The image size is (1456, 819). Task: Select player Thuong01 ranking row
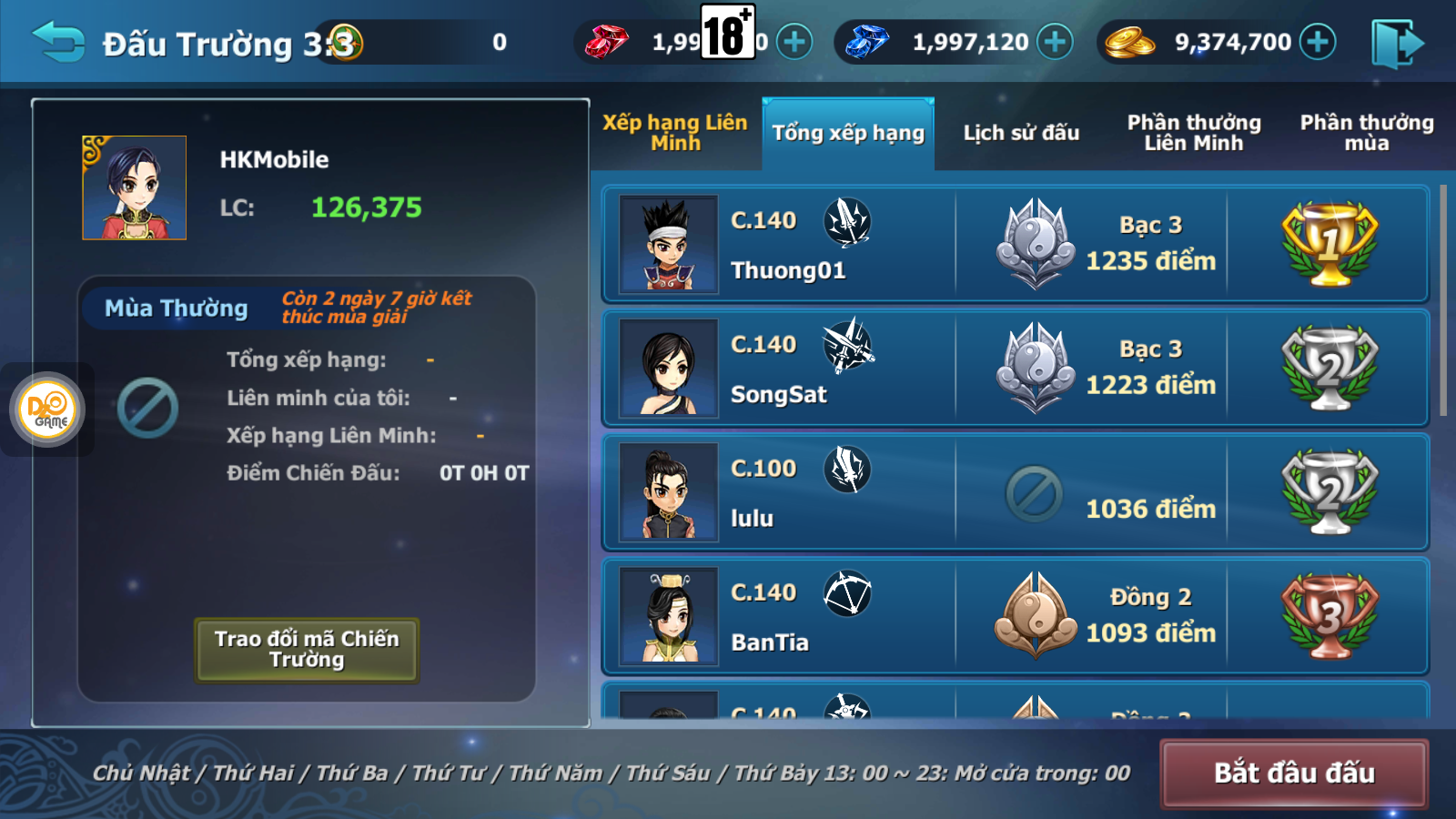1015,245
